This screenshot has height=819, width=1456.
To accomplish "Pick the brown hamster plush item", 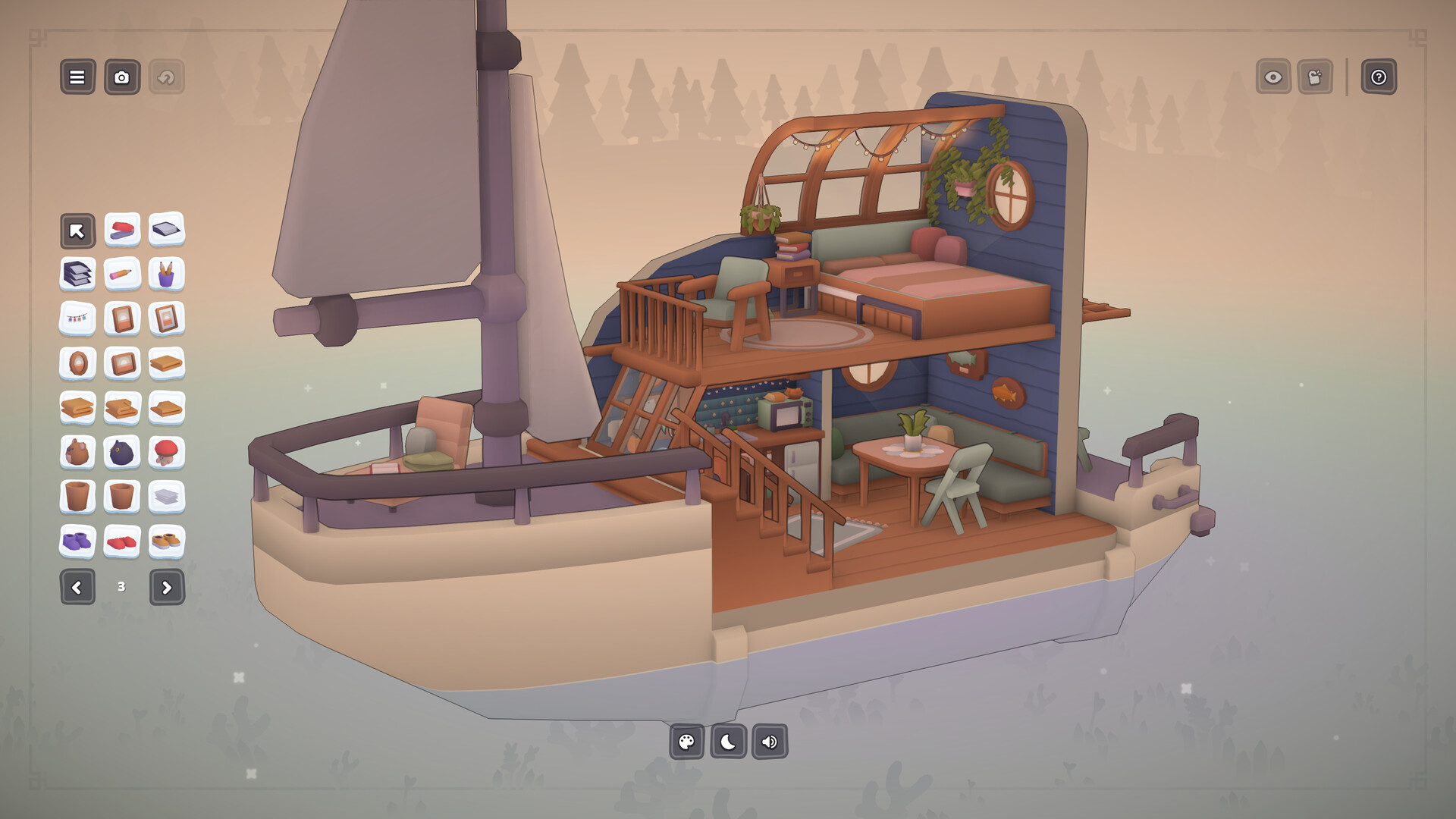I will [x=77, y=453].
